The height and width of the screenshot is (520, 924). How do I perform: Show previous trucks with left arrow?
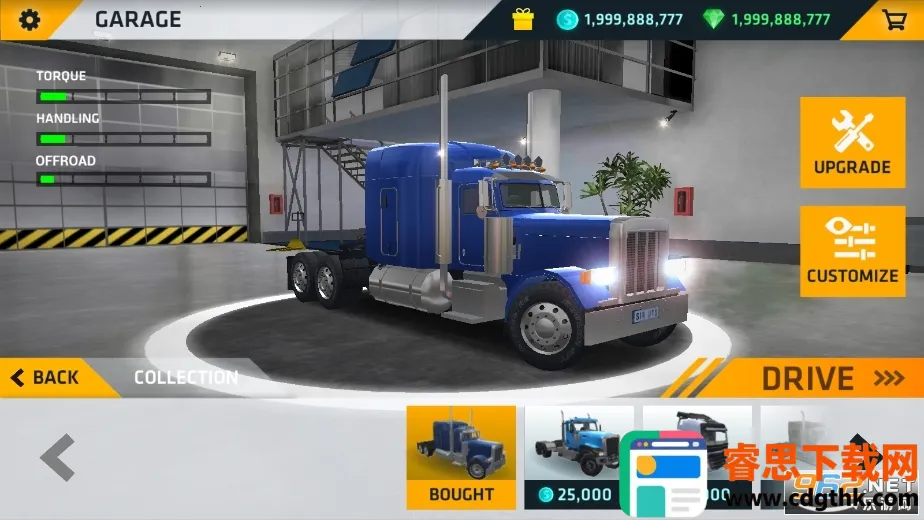(x=58, y=459)
